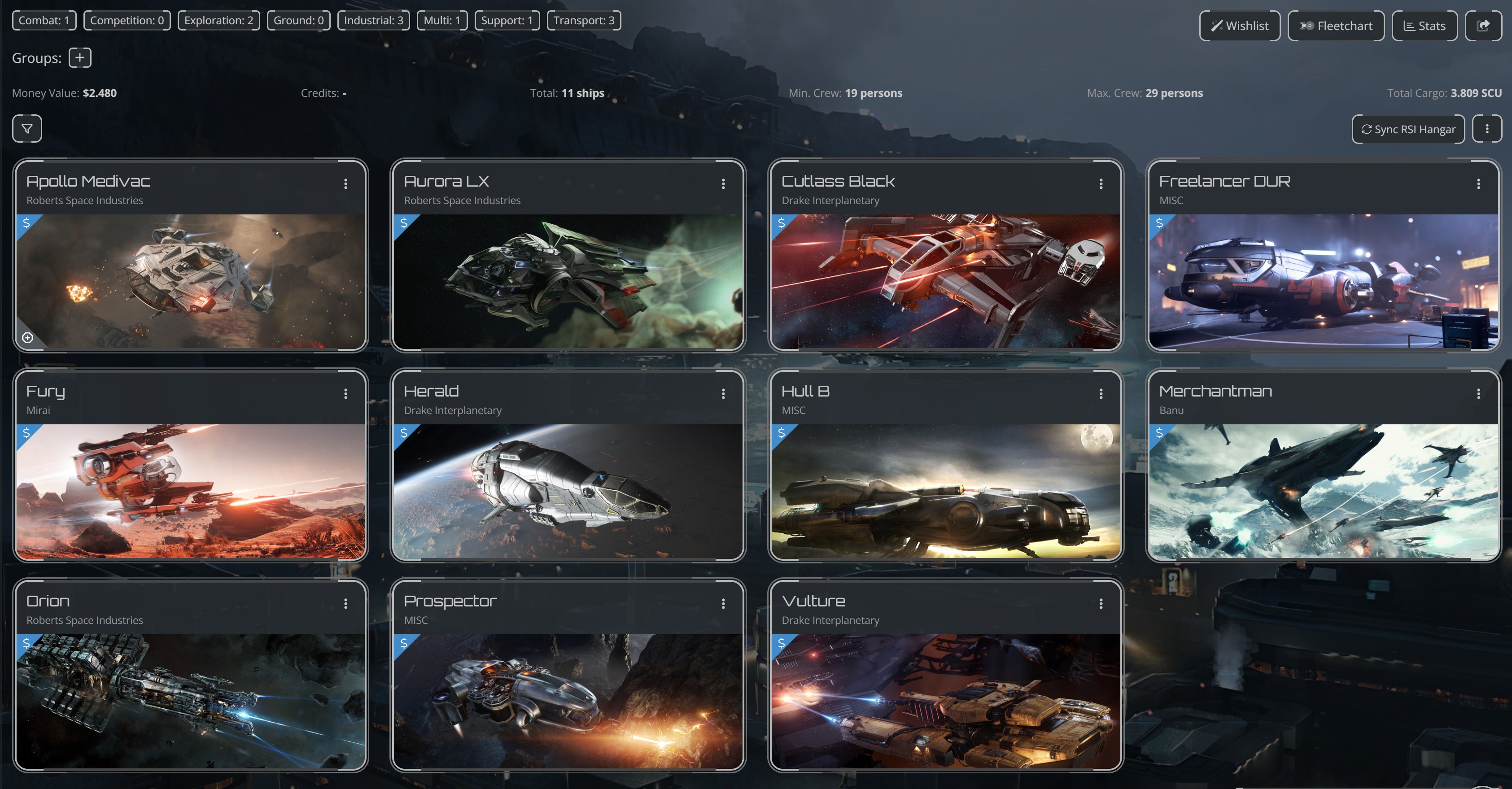Open the Vulture options menu
This screenshot has height=789, width=1512.
pos(1100,604)
